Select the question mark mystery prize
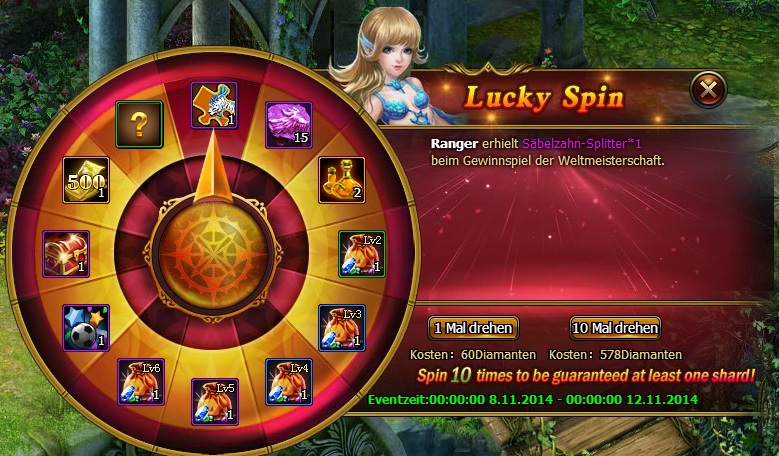Image resolution: width=779 pixels, height=456 pixels. (x=140, y=124)
